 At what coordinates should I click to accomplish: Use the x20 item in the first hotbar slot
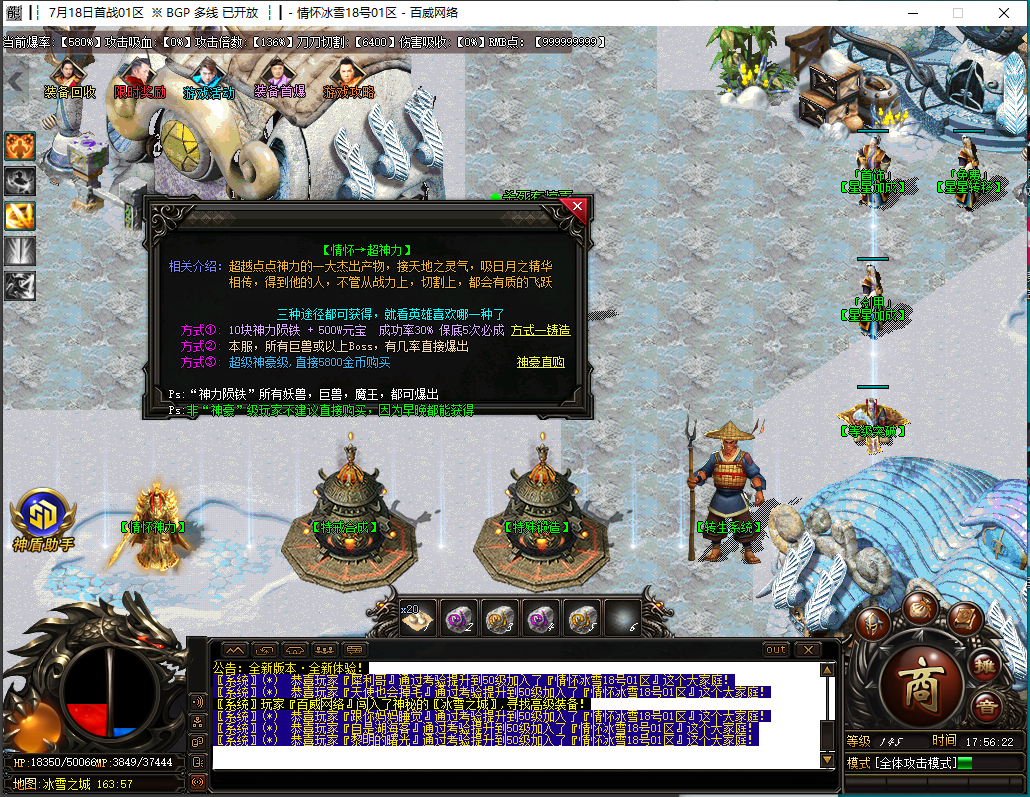coord(417,619)
